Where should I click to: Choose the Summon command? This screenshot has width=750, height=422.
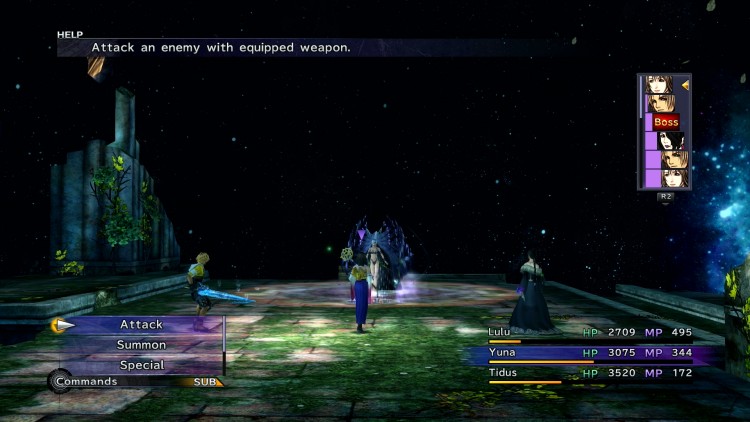[x=141, y=345]
